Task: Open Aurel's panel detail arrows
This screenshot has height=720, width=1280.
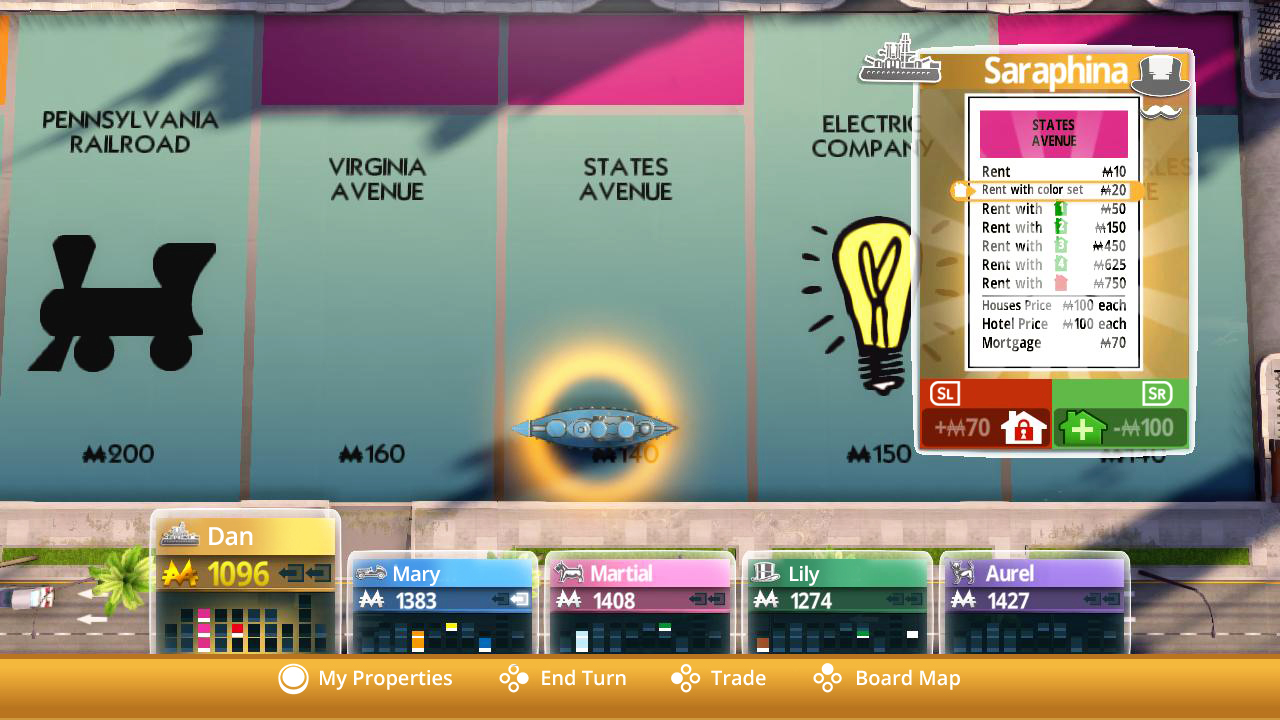Action: click(x=1103, y=598)
